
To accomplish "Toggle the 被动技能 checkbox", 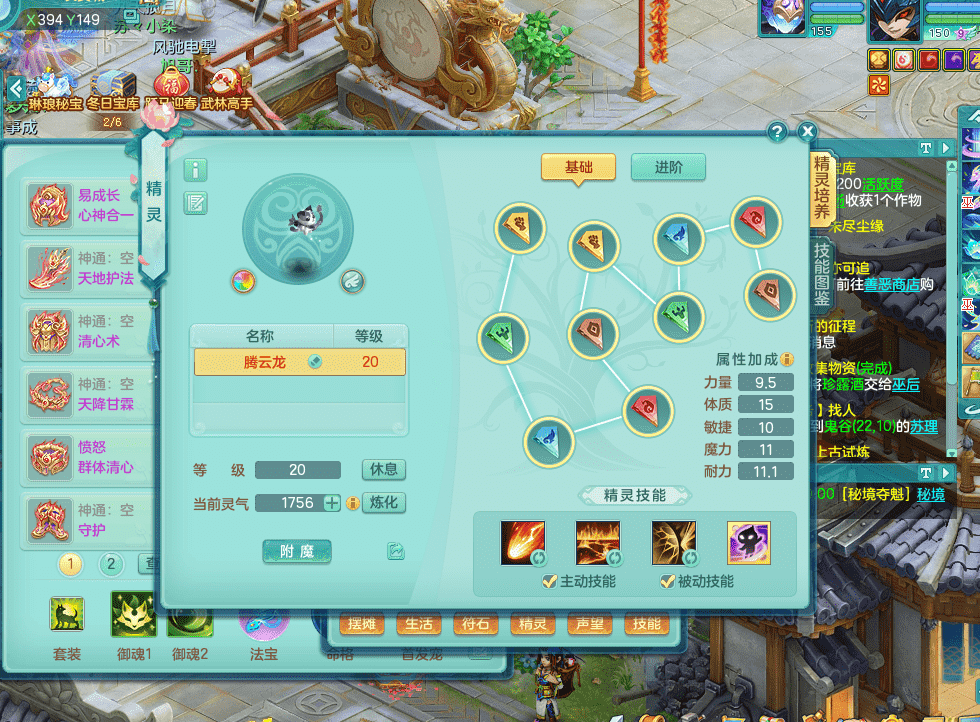I will (x=667, y=582).
